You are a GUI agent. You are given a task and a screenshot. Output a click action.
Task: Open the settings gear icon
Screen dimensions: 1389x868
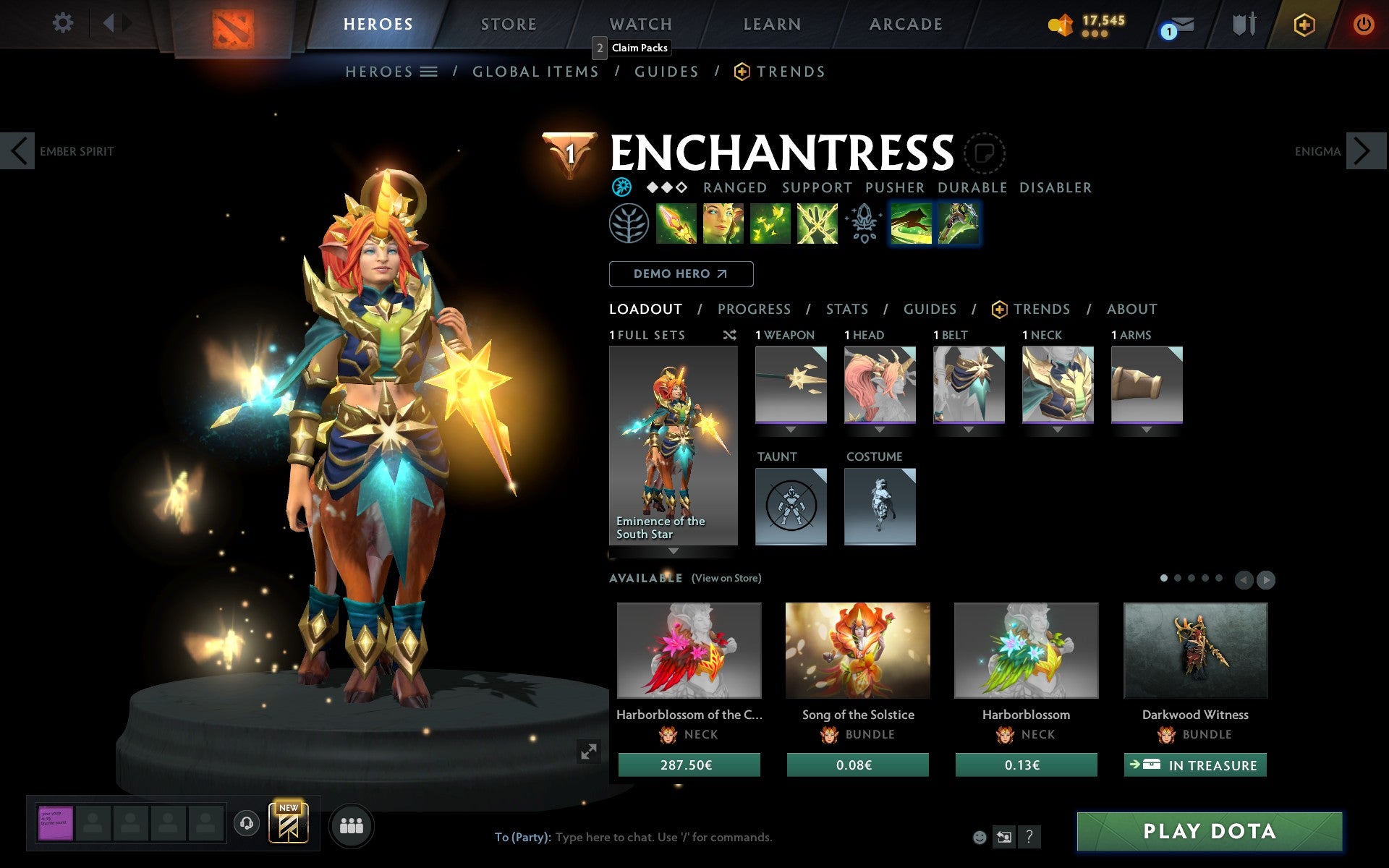coord(64,23)
